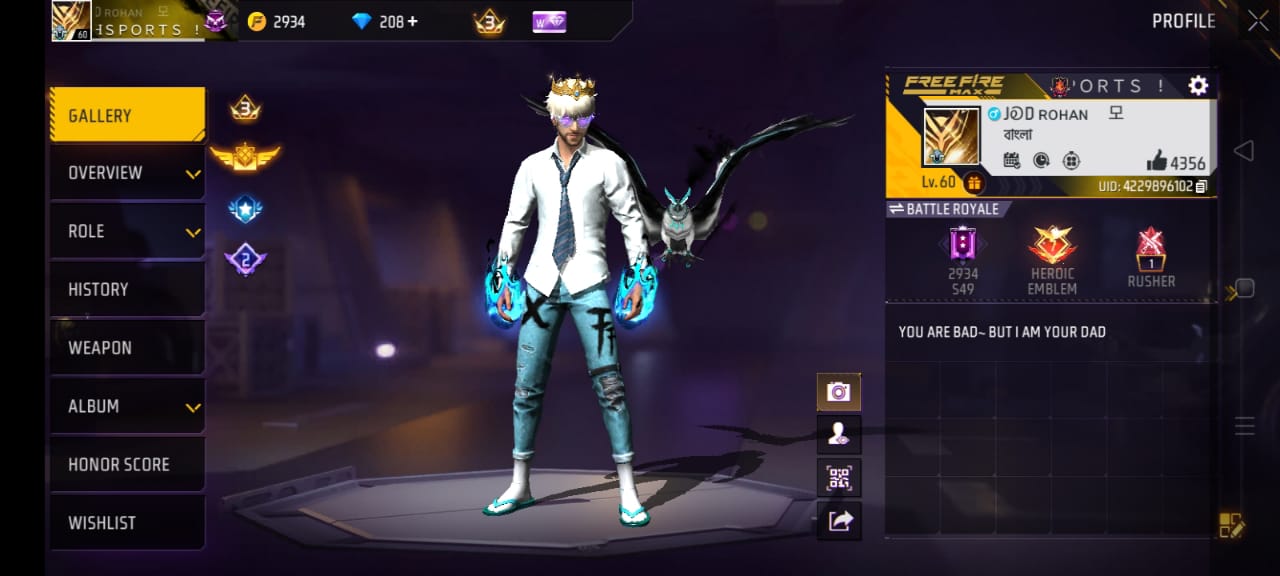Expand the Overview menu entry
The image size is (1280, 576).
pyautogui.click(x=127, y=173)
